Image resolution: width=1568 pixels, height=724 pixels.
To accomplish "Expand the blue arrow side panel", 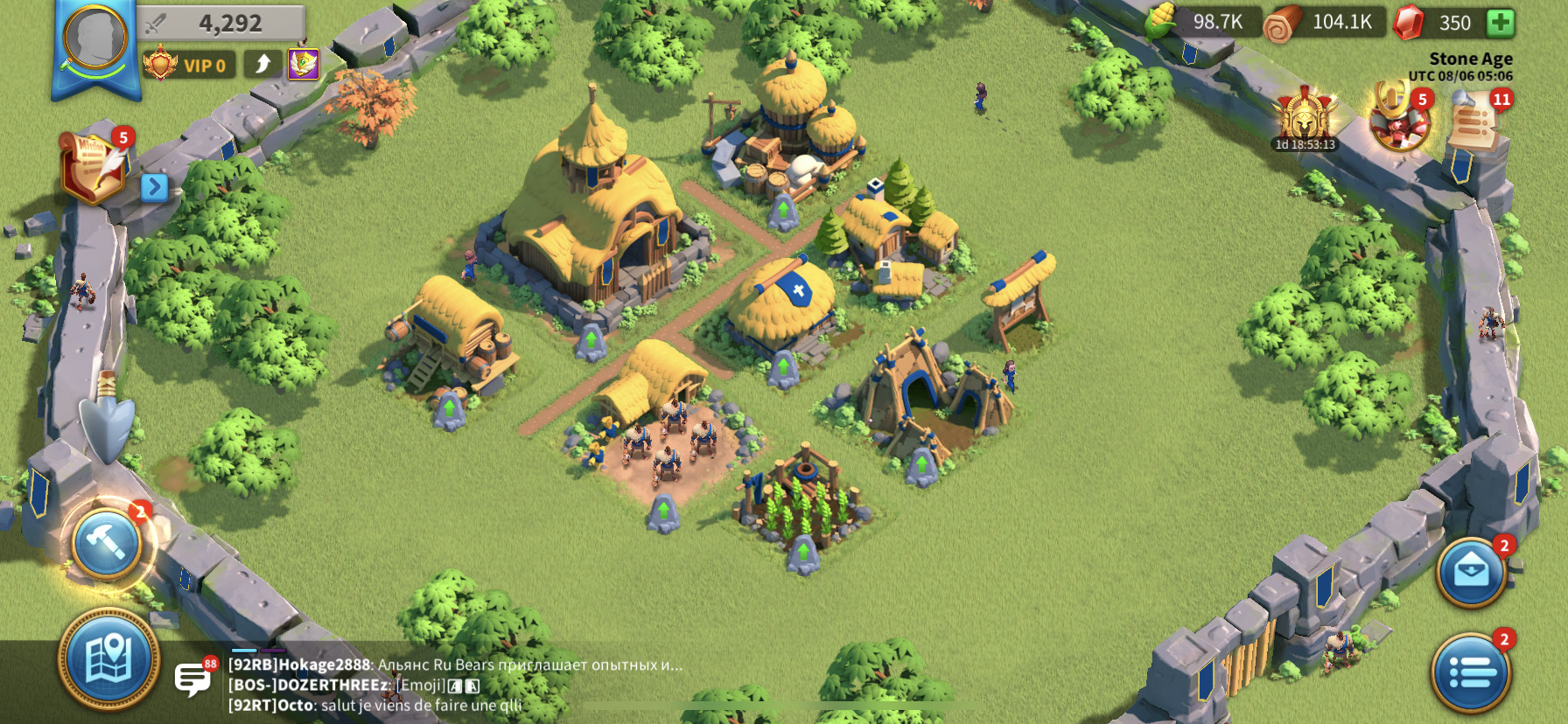I will 154,186.
